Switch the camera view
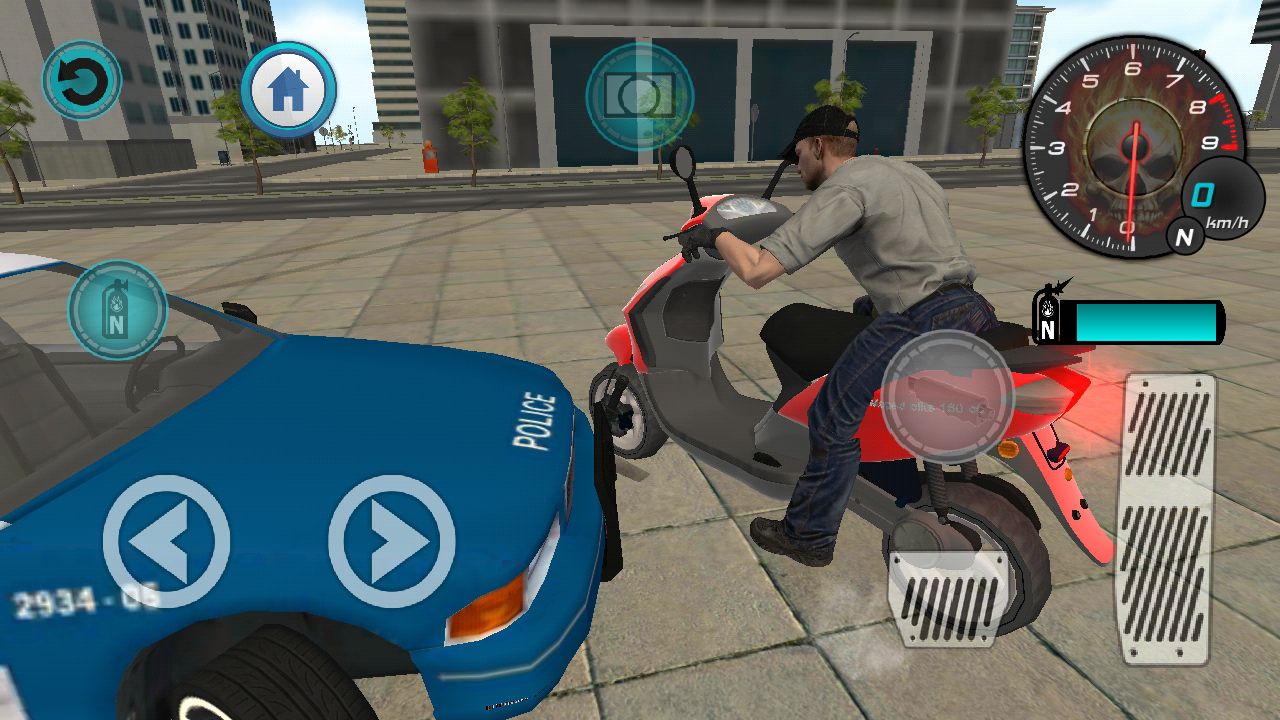The image size is (1280, 720). click(x=640, y=97)
